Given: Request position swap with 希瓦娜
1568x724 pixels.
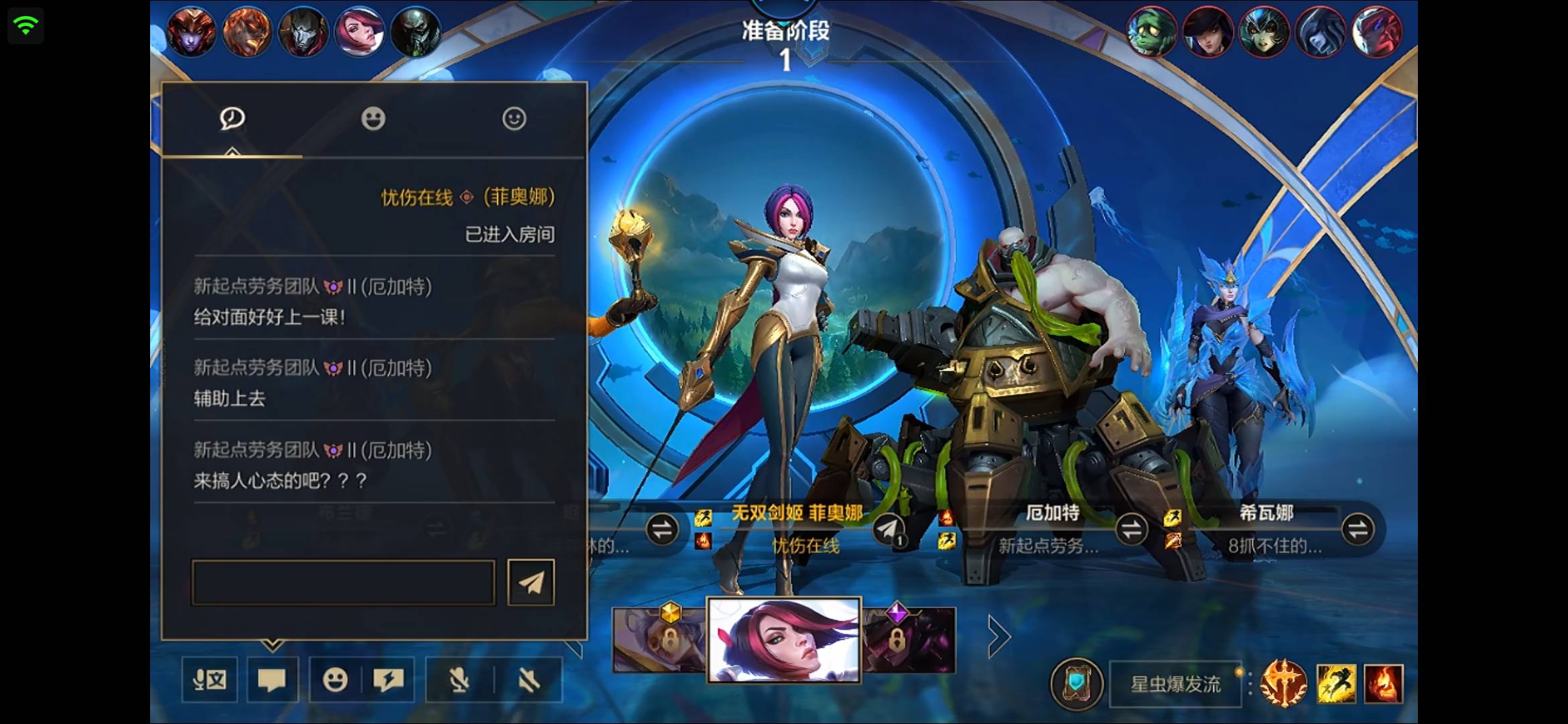Looking at the screenshot, I should 1358,530.
